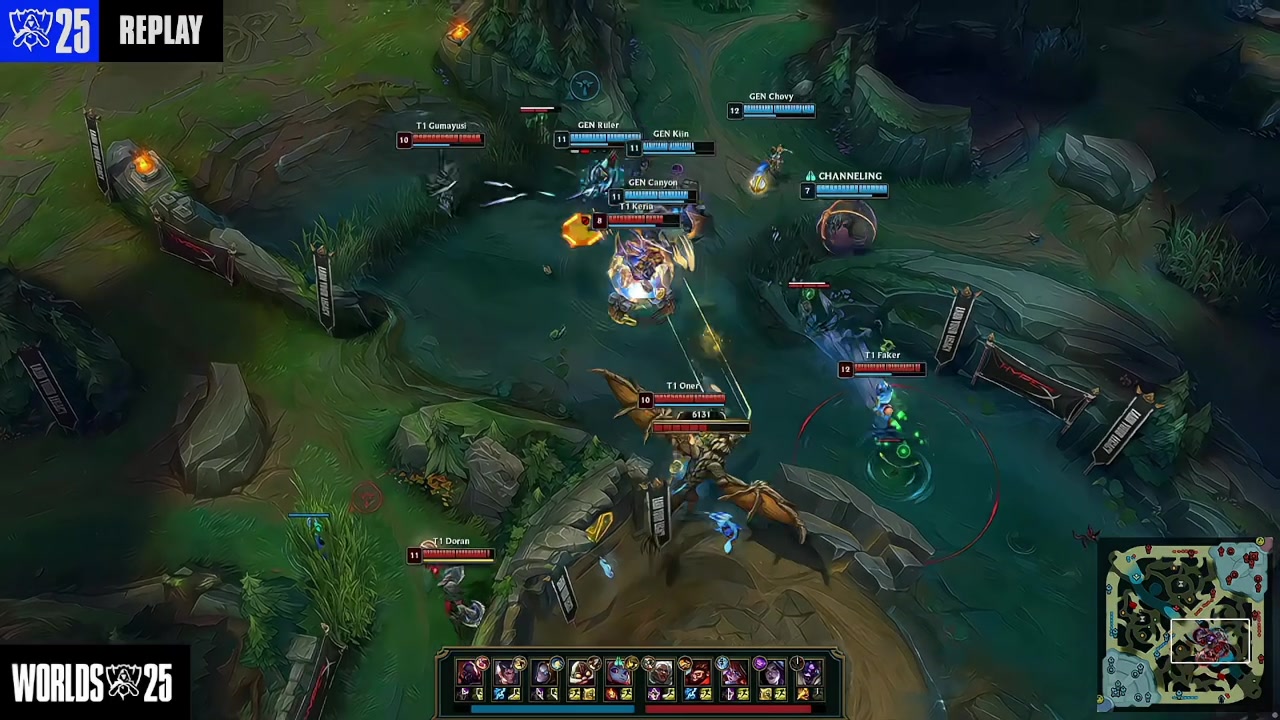Select the purple crystal-faced champion portrait
This screenshot has height=720, width=1280.
[x=808, y=673]
